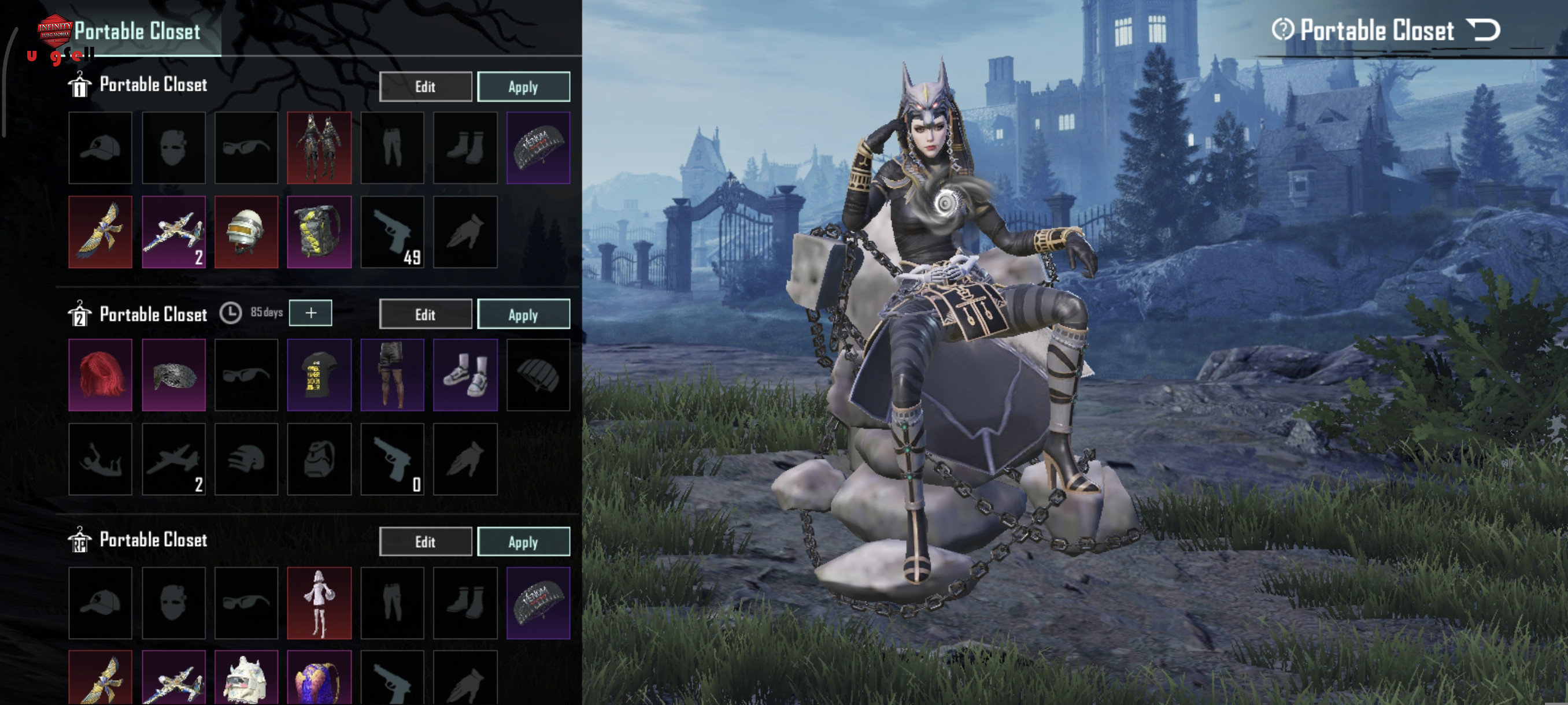Choose the white level 3 helmet slot
This screenshot has width=1568, height=705.
pyautogui.click(x=246, y=232)
